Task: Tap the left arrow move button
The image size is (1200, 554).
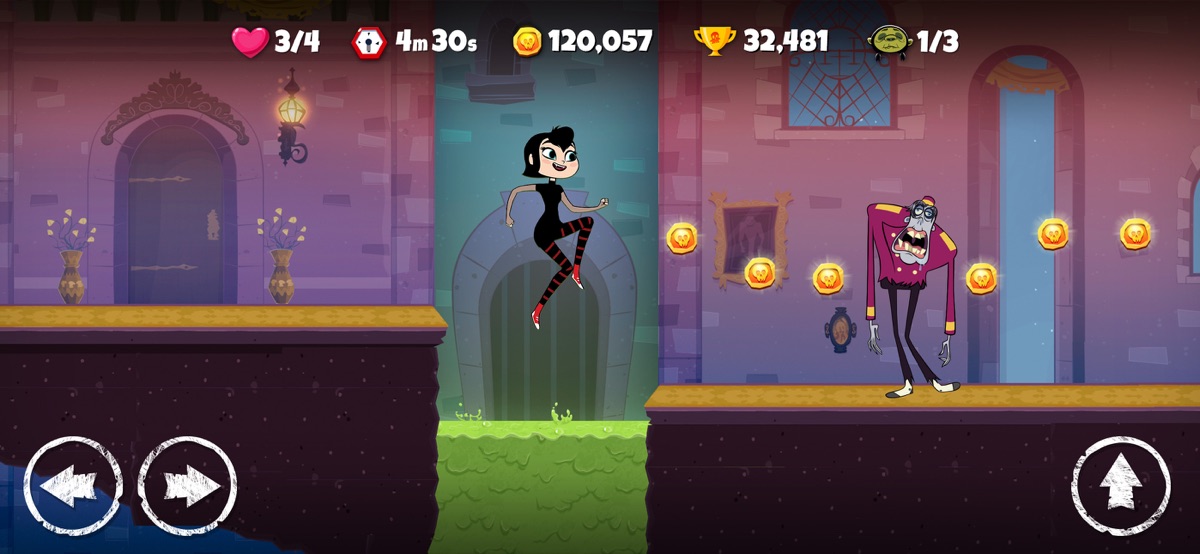Action: (73, 486)
